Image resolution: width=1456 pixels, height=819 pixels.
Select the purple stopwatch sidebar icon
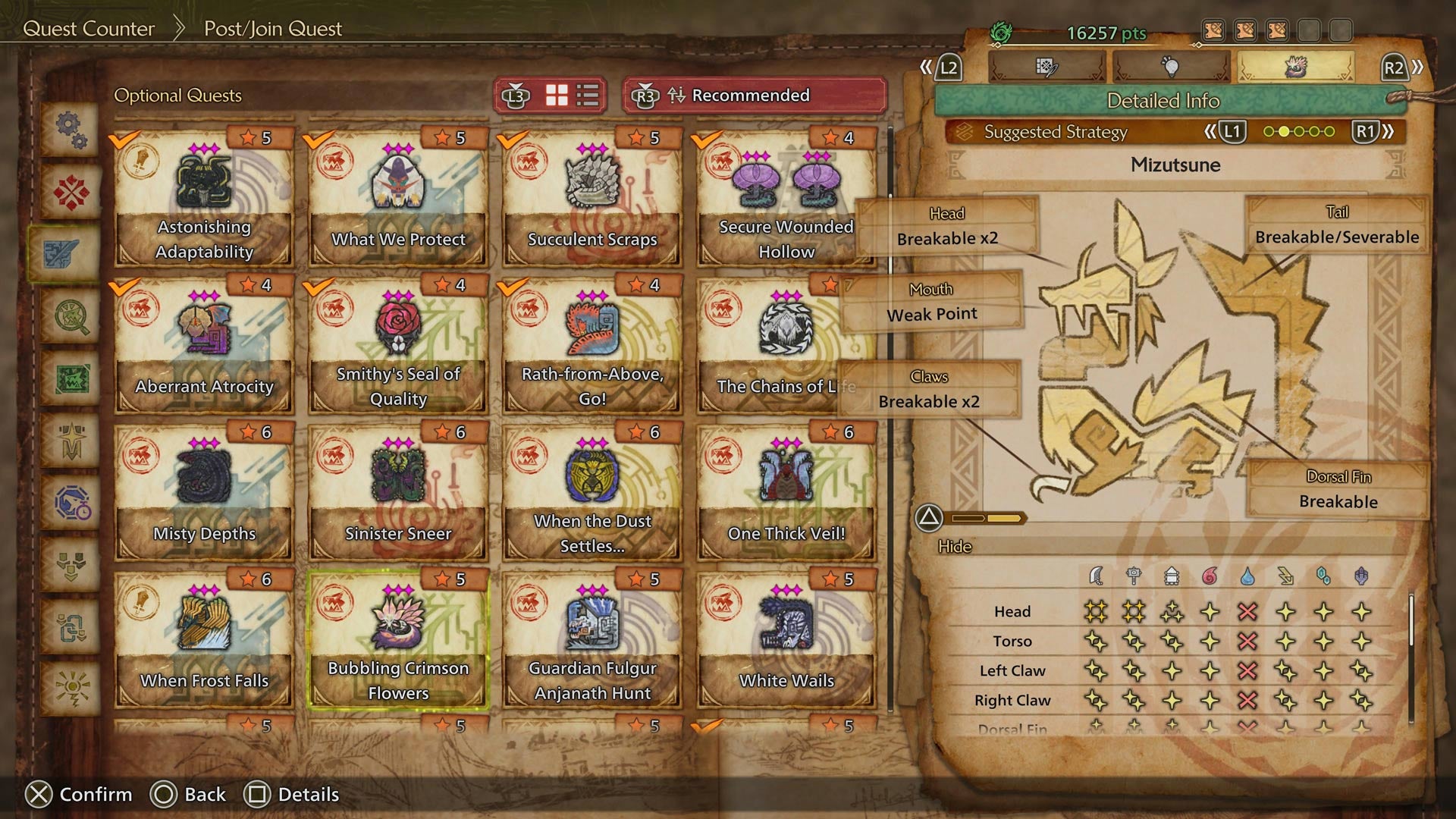click(x=69, y=500)
